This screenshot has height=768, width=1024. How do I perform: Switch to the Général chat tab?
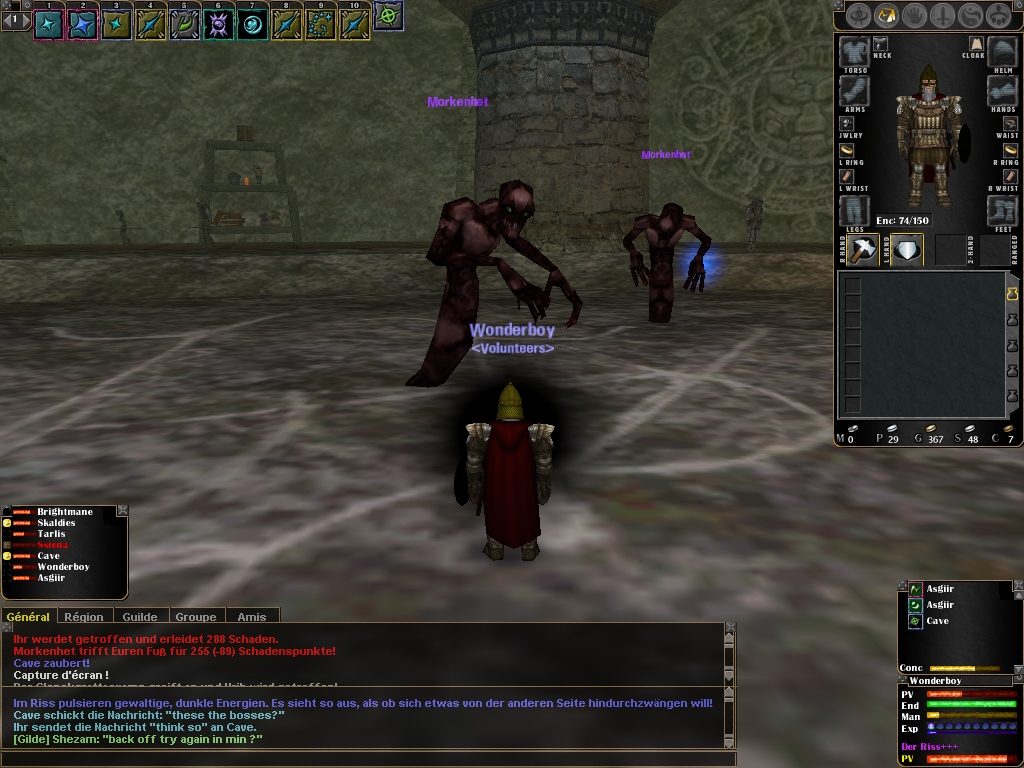[28, 617]
